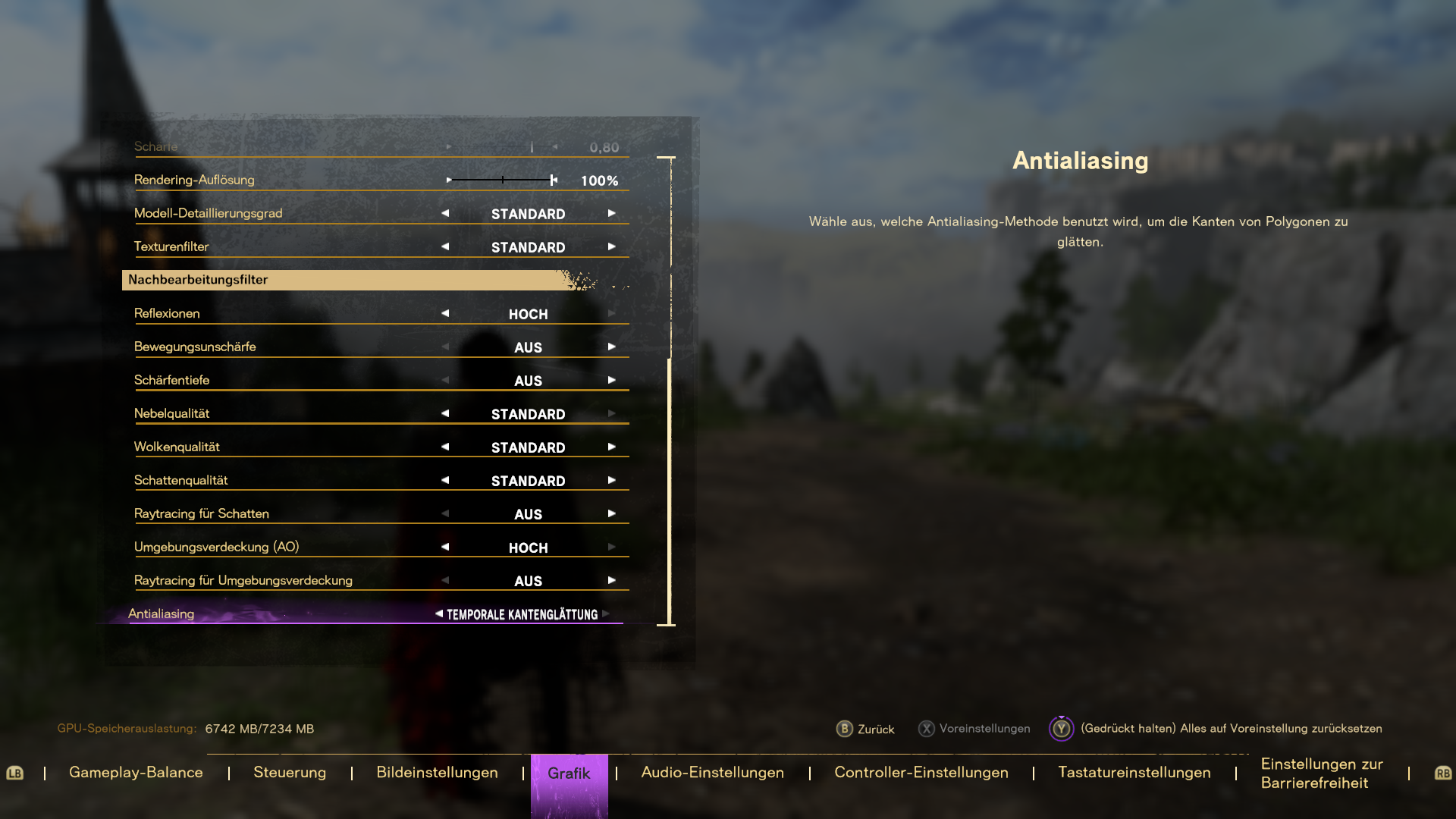The height and width of the screenshot is (819, 1456).
Task: Click the LB shoulder button icon
Action: click(x=16, y=773)
